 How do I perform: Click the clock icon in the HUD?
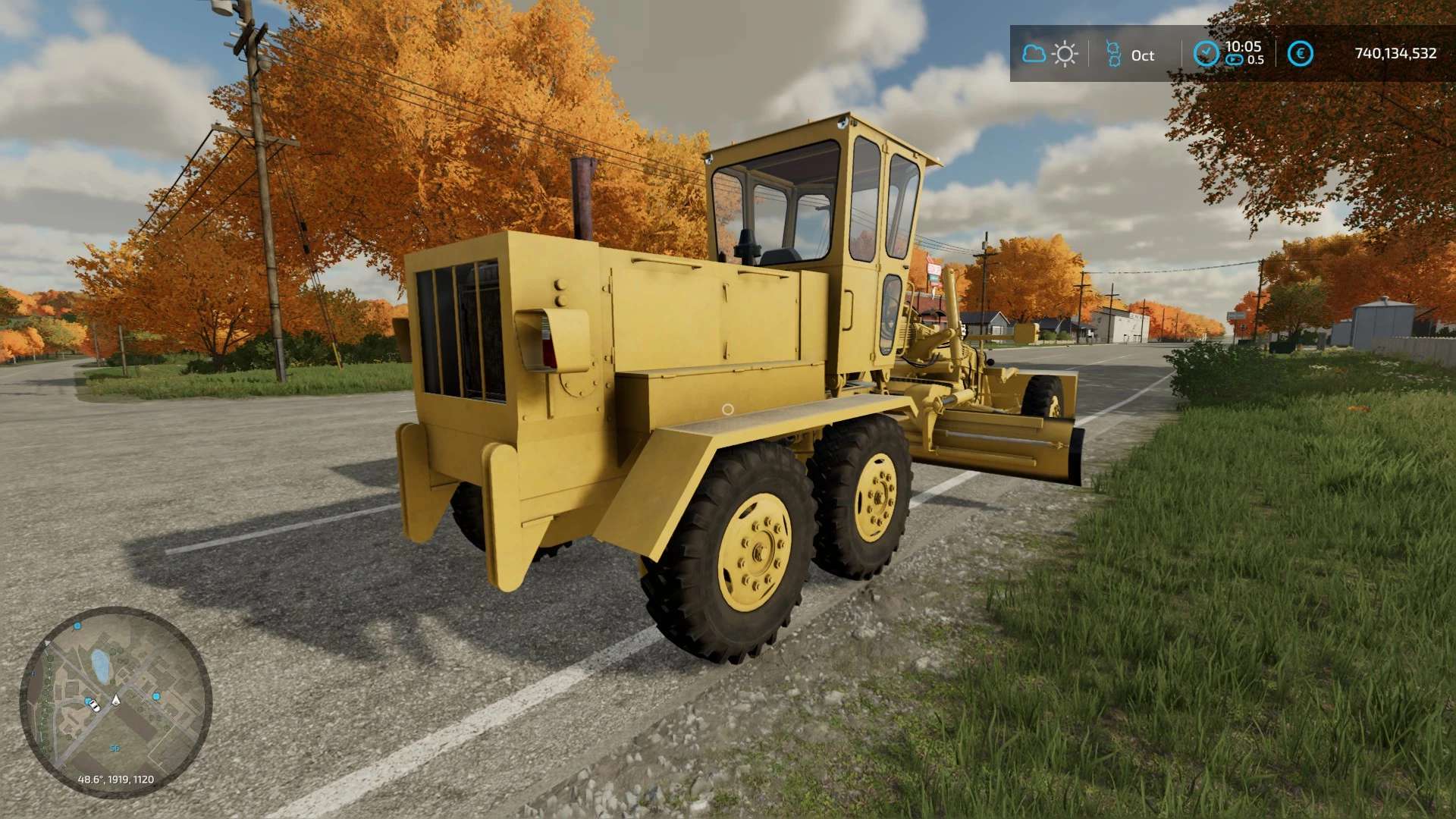click(x=1205, y=53)
